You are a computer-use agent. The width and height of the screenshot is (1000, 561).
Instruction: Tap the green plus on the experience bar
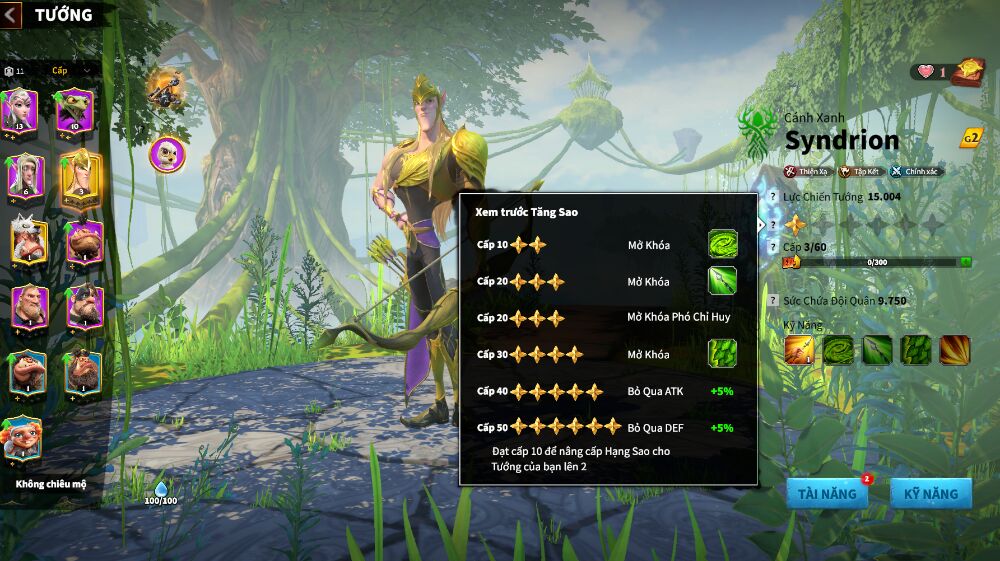click(x=965, y=262)
